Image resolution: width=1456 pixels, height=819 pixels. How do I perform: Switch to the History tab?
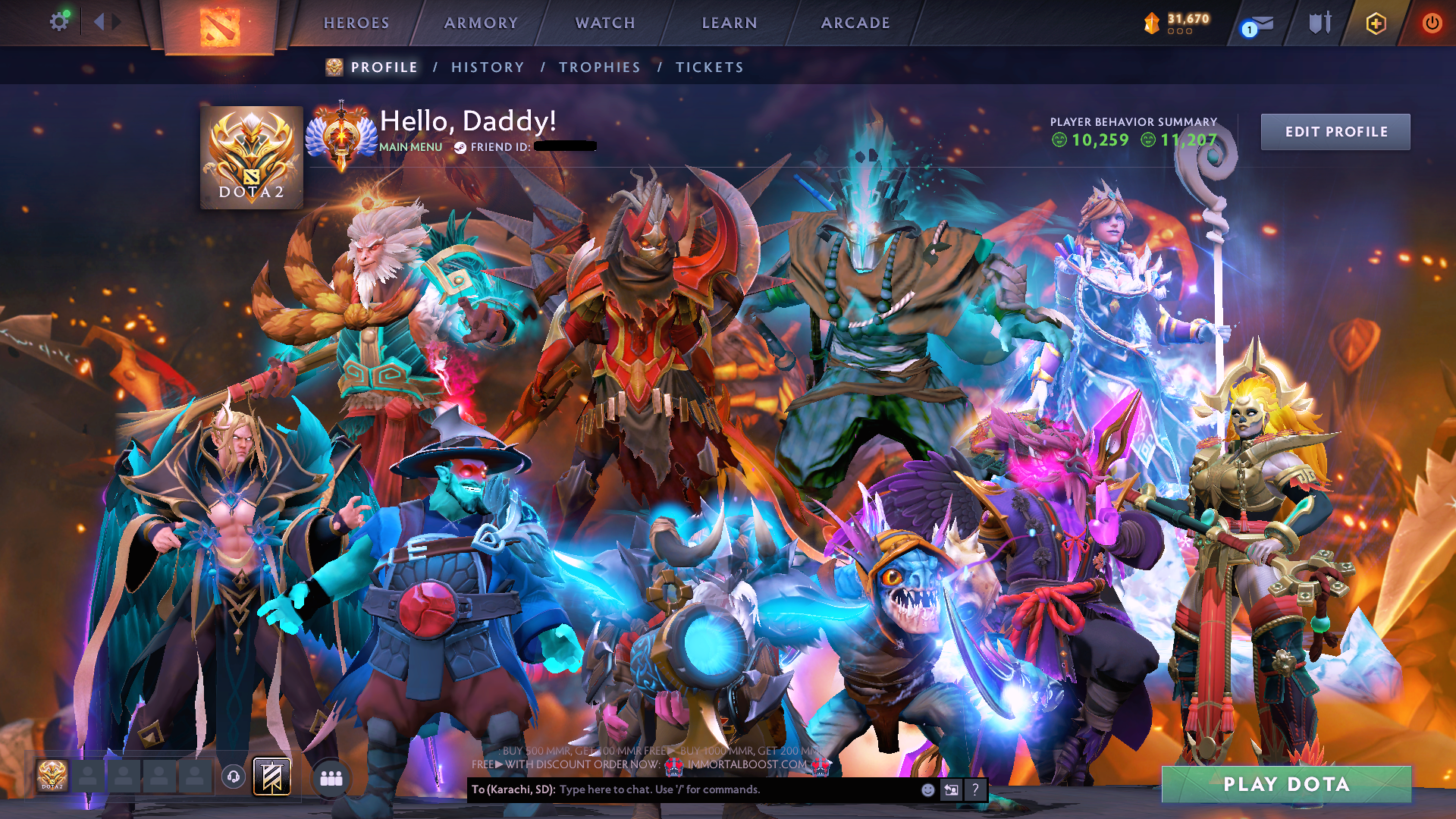click(x=488, y=67)
